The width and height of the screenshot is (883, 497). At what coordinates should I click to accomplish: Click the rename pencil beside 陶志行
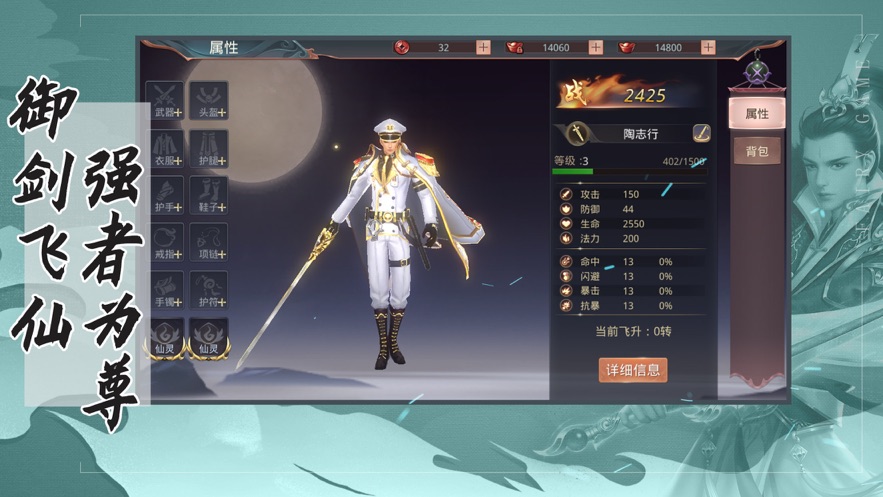click(702, 133)
